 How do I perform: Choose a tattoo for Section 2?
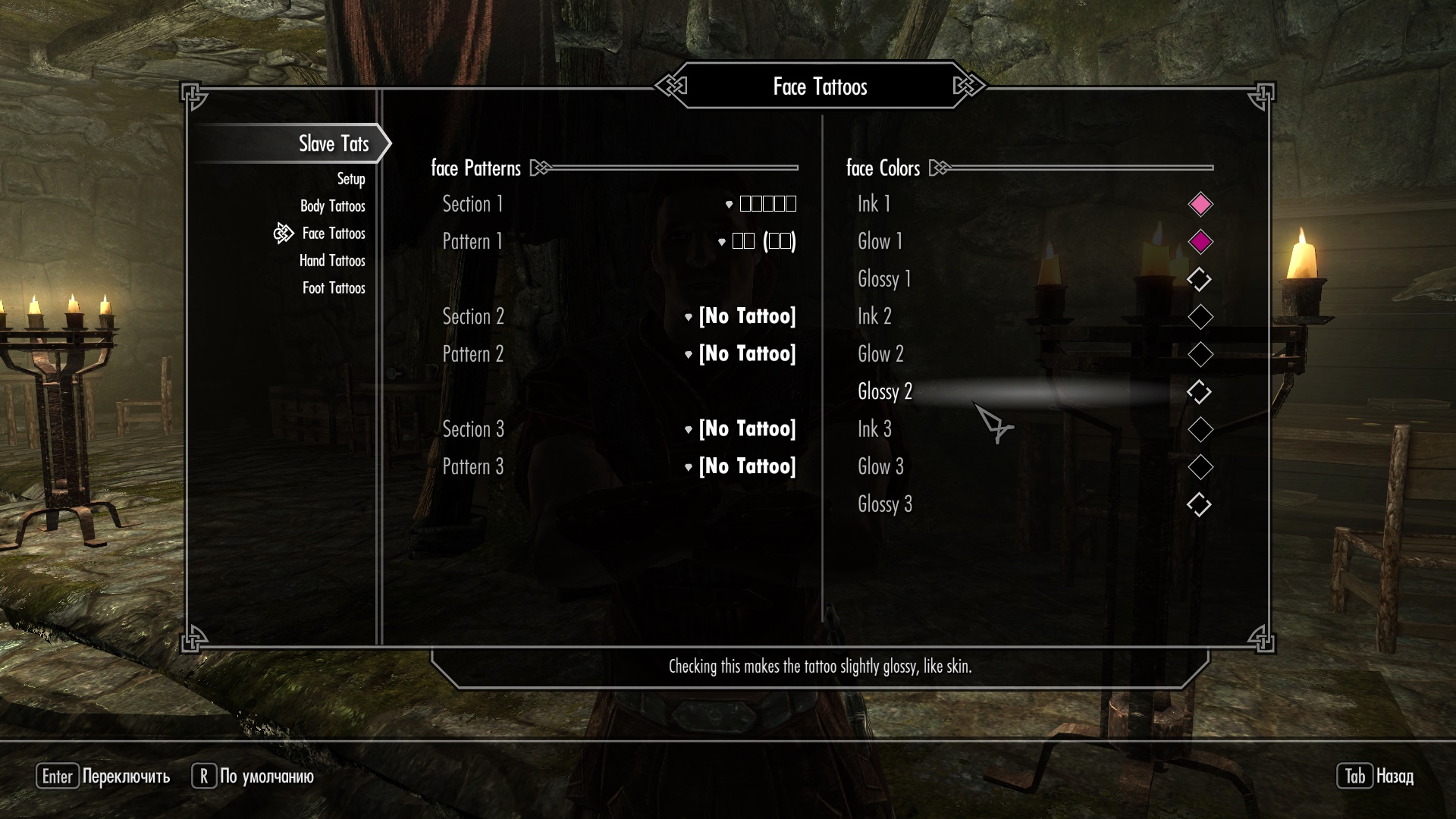click(x=740, y=316)
